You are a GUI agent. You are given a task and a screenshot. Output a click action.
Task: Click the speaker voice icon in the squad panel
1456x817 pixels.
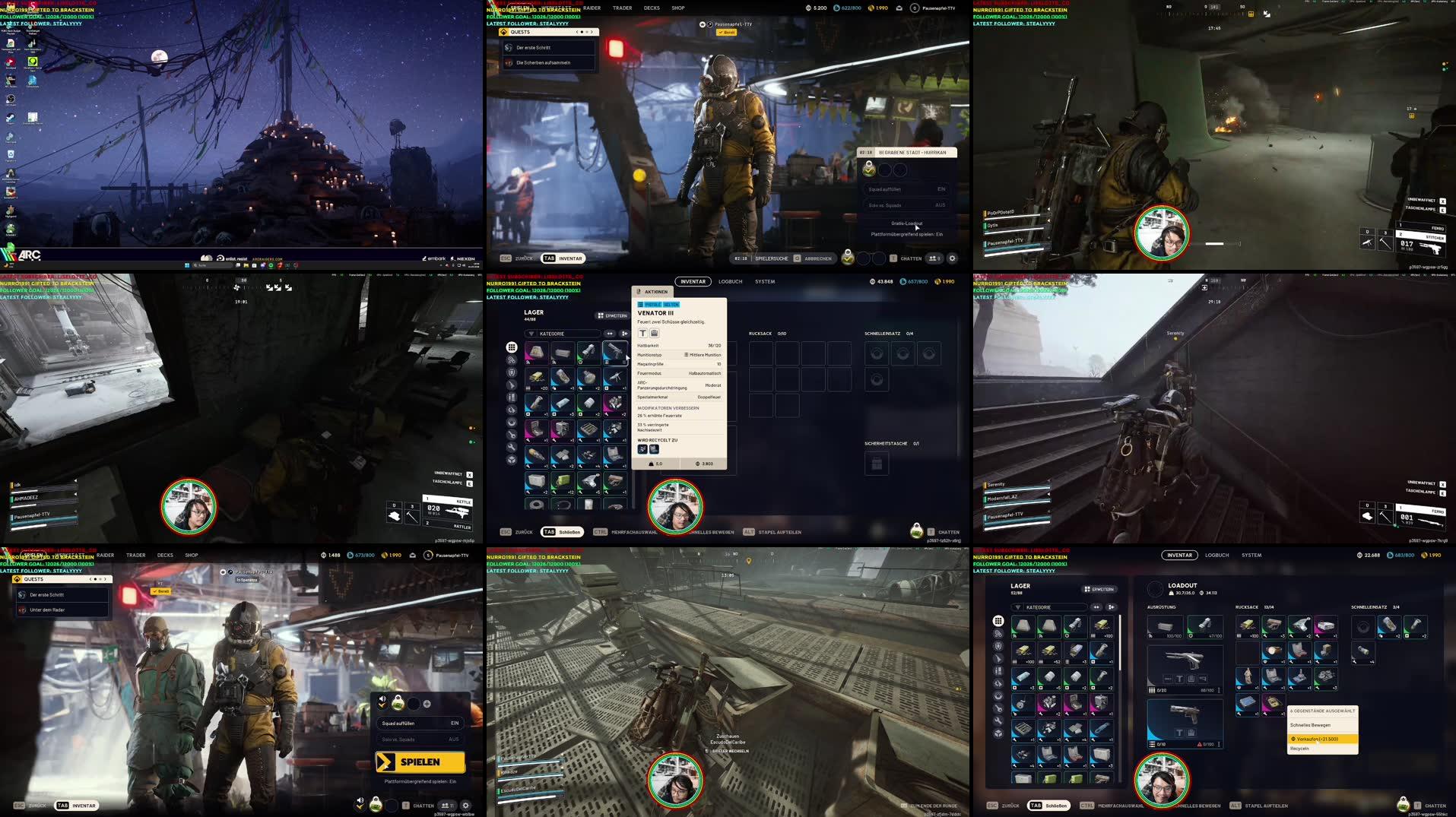(383, 698)
